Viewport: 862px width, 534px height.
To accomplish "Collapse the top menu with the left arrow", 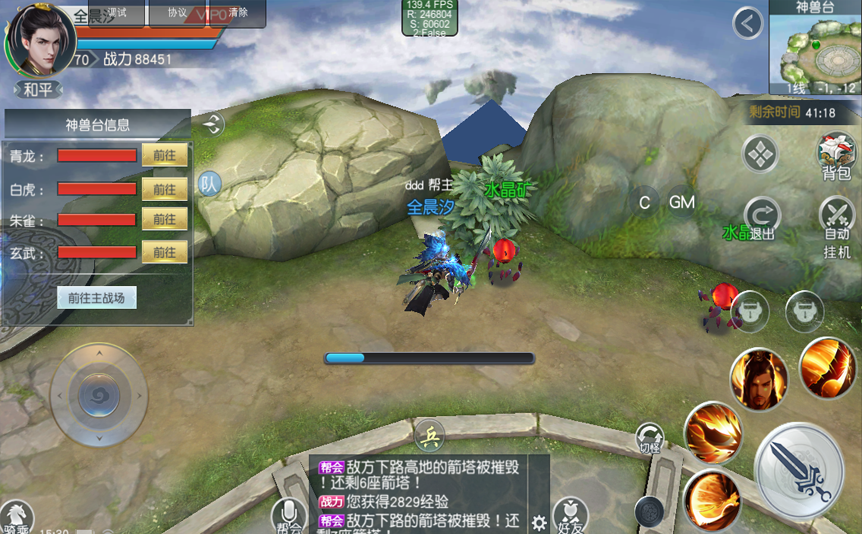I will (748, 24).
